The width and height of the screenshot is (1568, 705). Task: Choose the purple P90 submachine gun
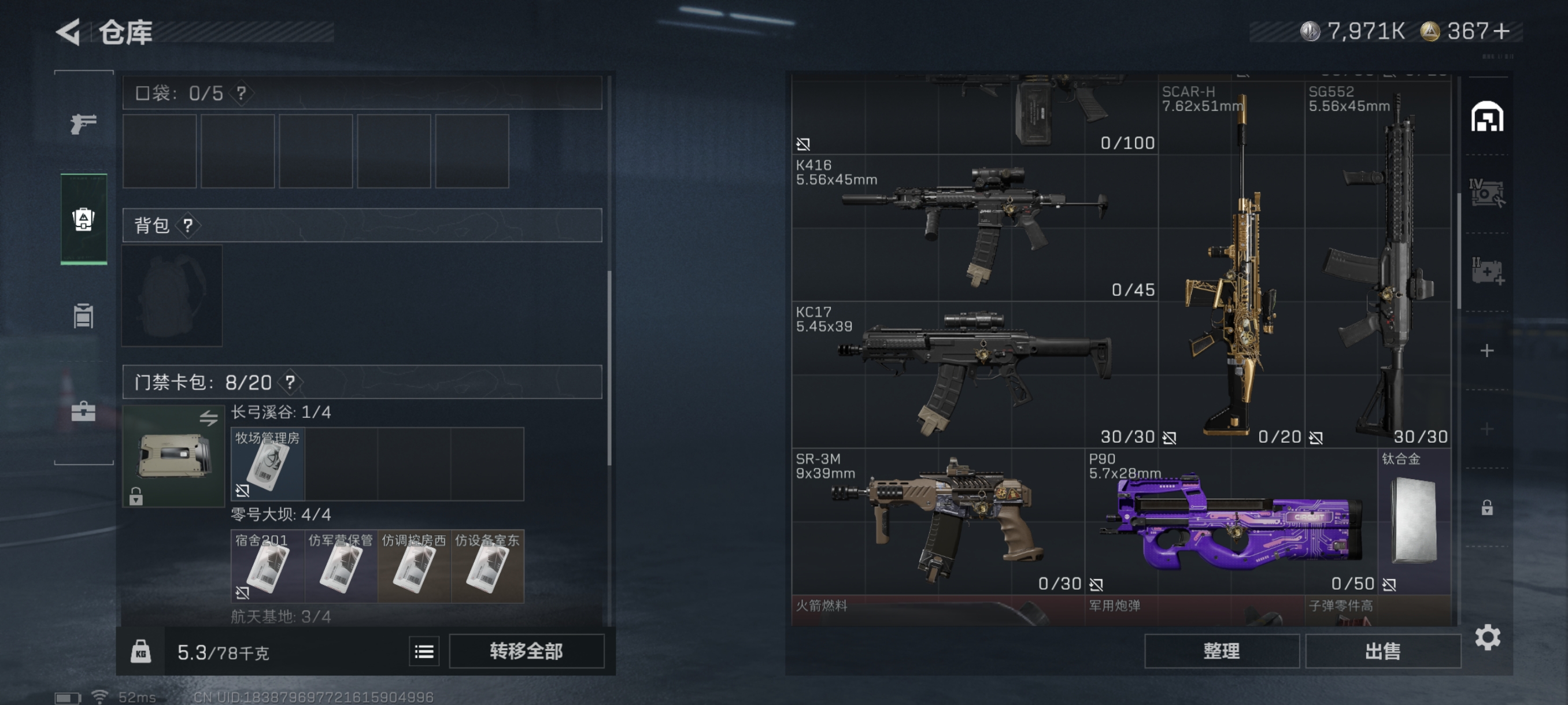point(1231,521)
